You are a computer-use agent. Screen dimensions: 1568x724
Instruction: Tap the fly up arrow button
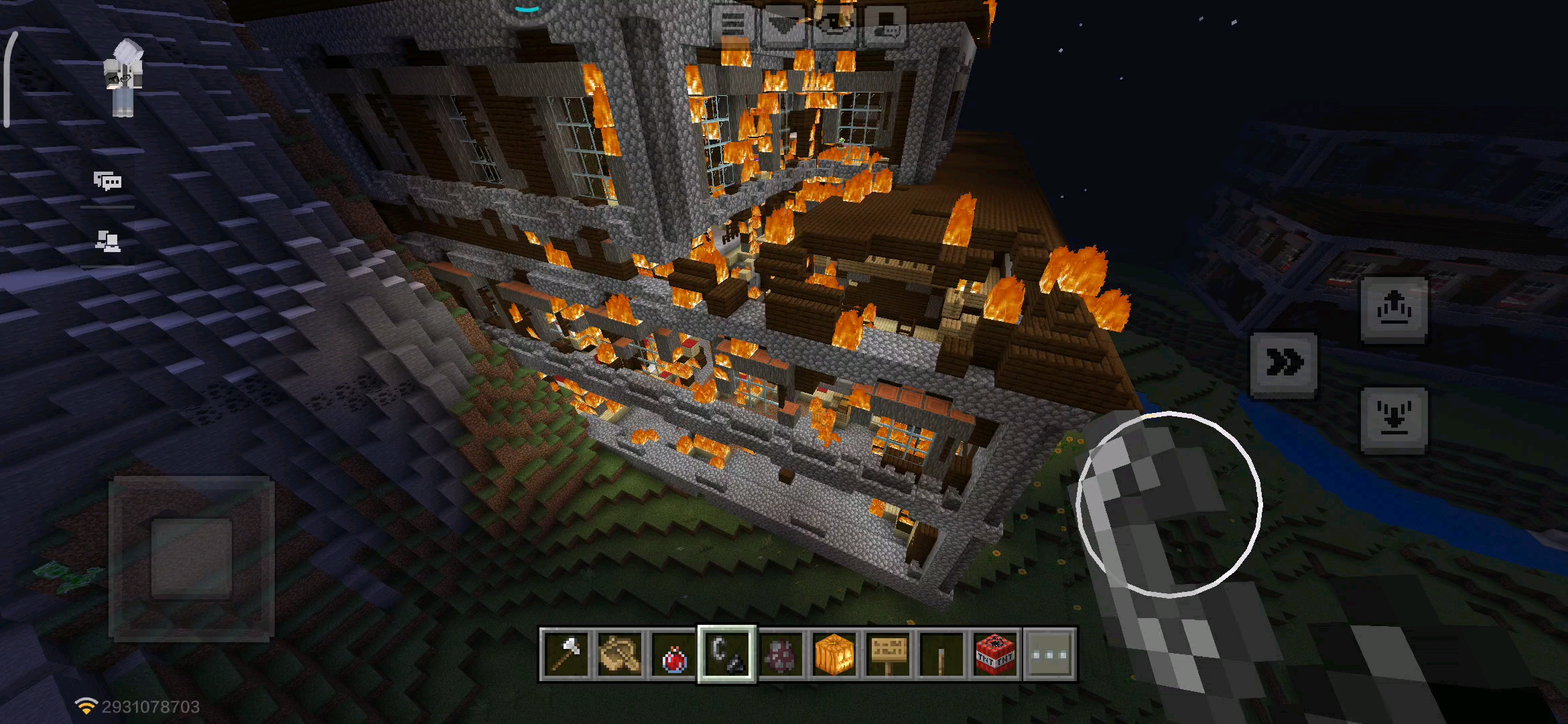pyautogui.click(x=1394, y=310)
